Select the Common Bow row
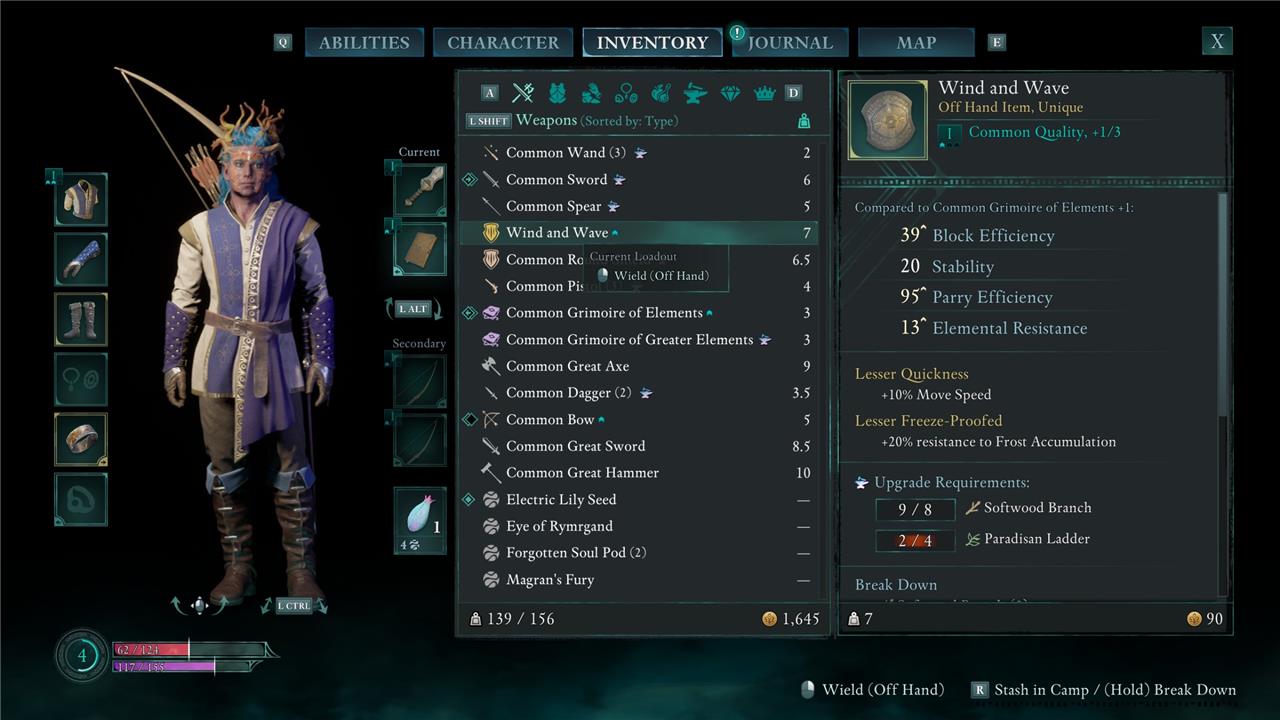This screenshot has height=720, width=1280. click(x=550, y=420)
